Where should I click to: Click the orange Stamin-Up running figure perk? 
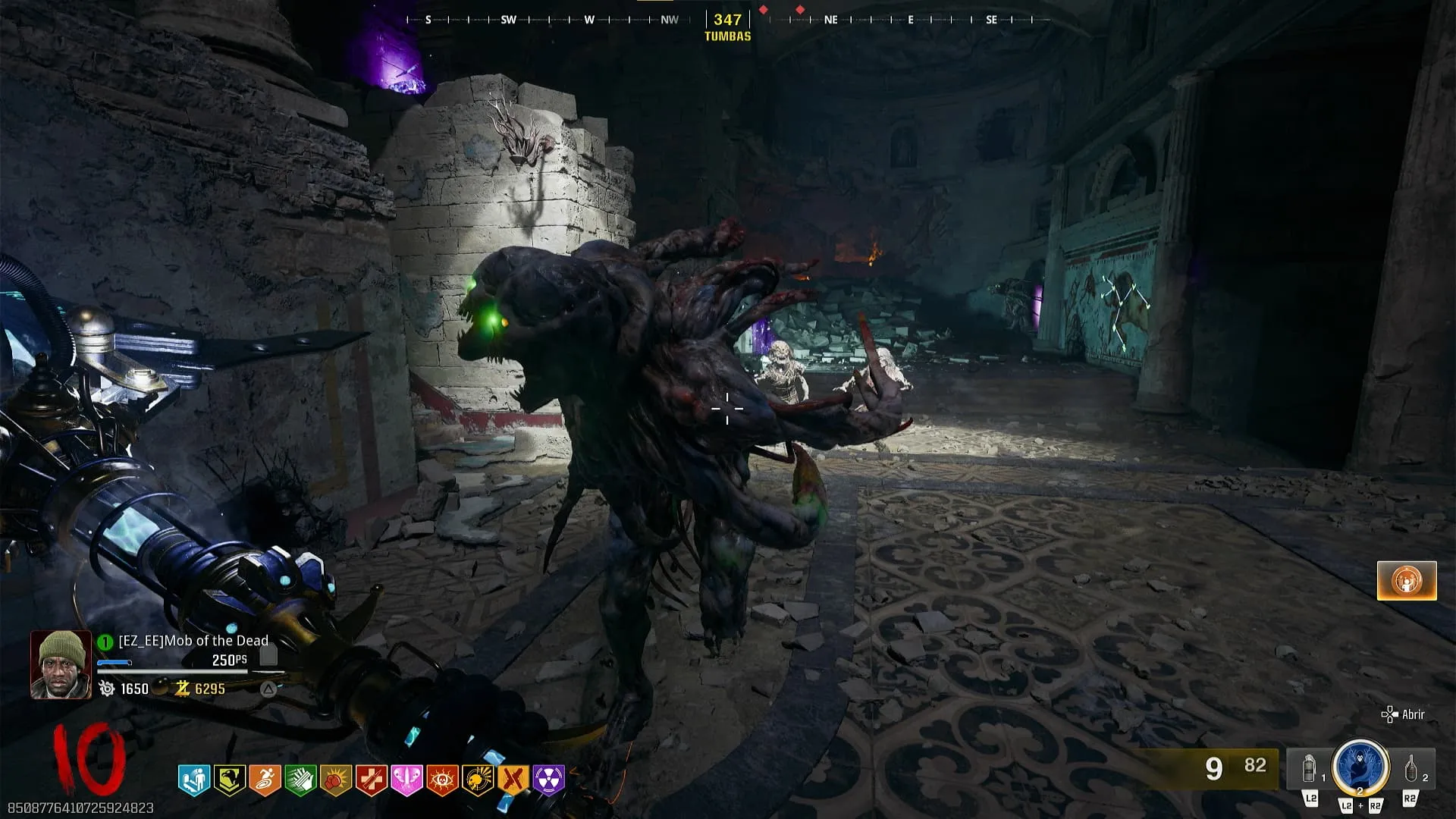pyautogui.click(x=265, y=780)
